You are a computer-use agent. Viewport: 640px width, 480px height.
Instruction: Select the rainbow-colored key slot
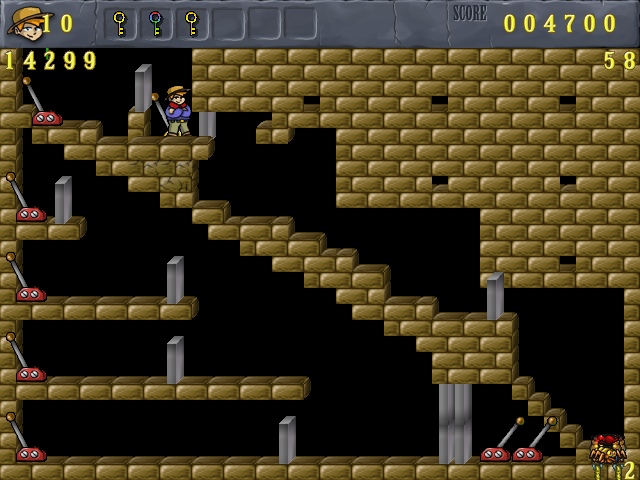(x=155, y=22)
